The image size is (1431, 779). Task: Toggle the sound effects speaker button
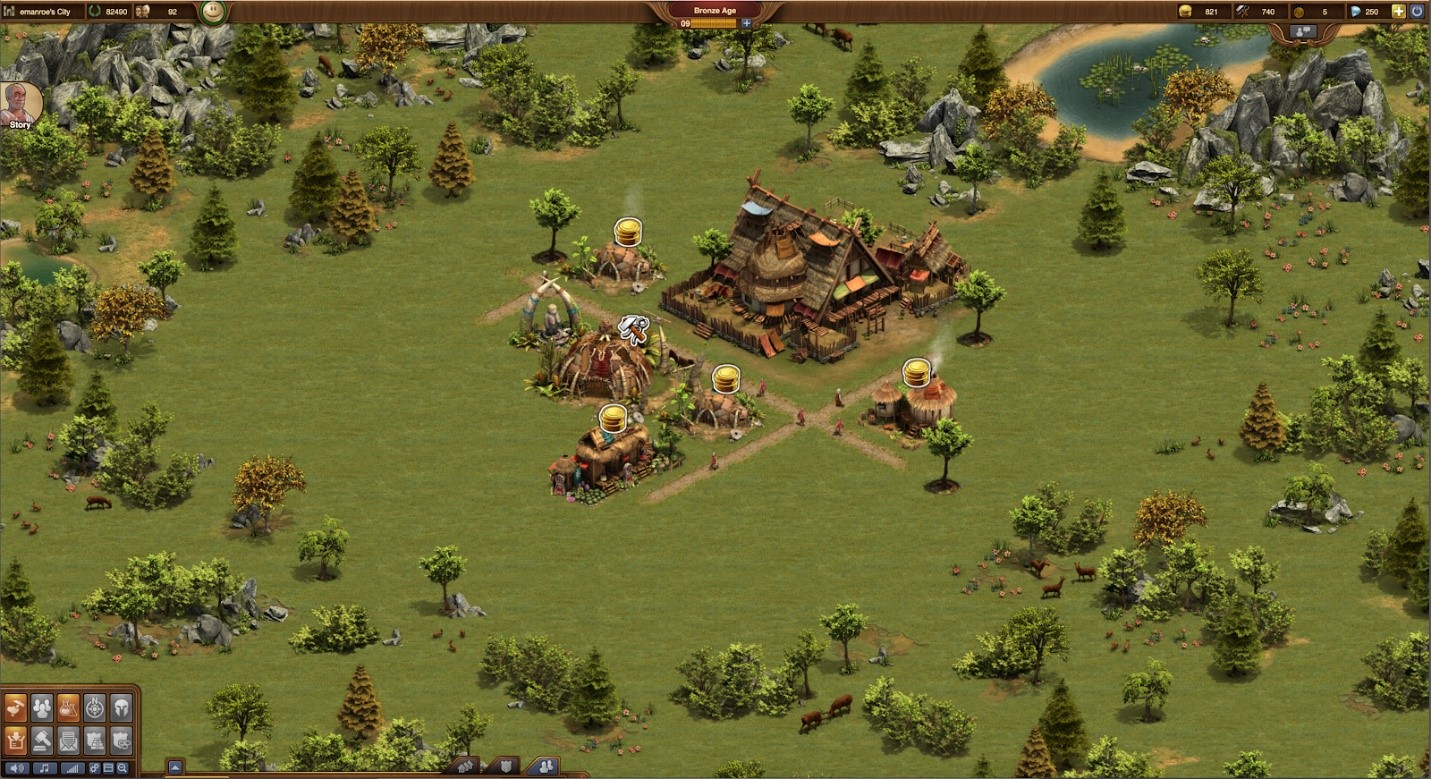17,769
